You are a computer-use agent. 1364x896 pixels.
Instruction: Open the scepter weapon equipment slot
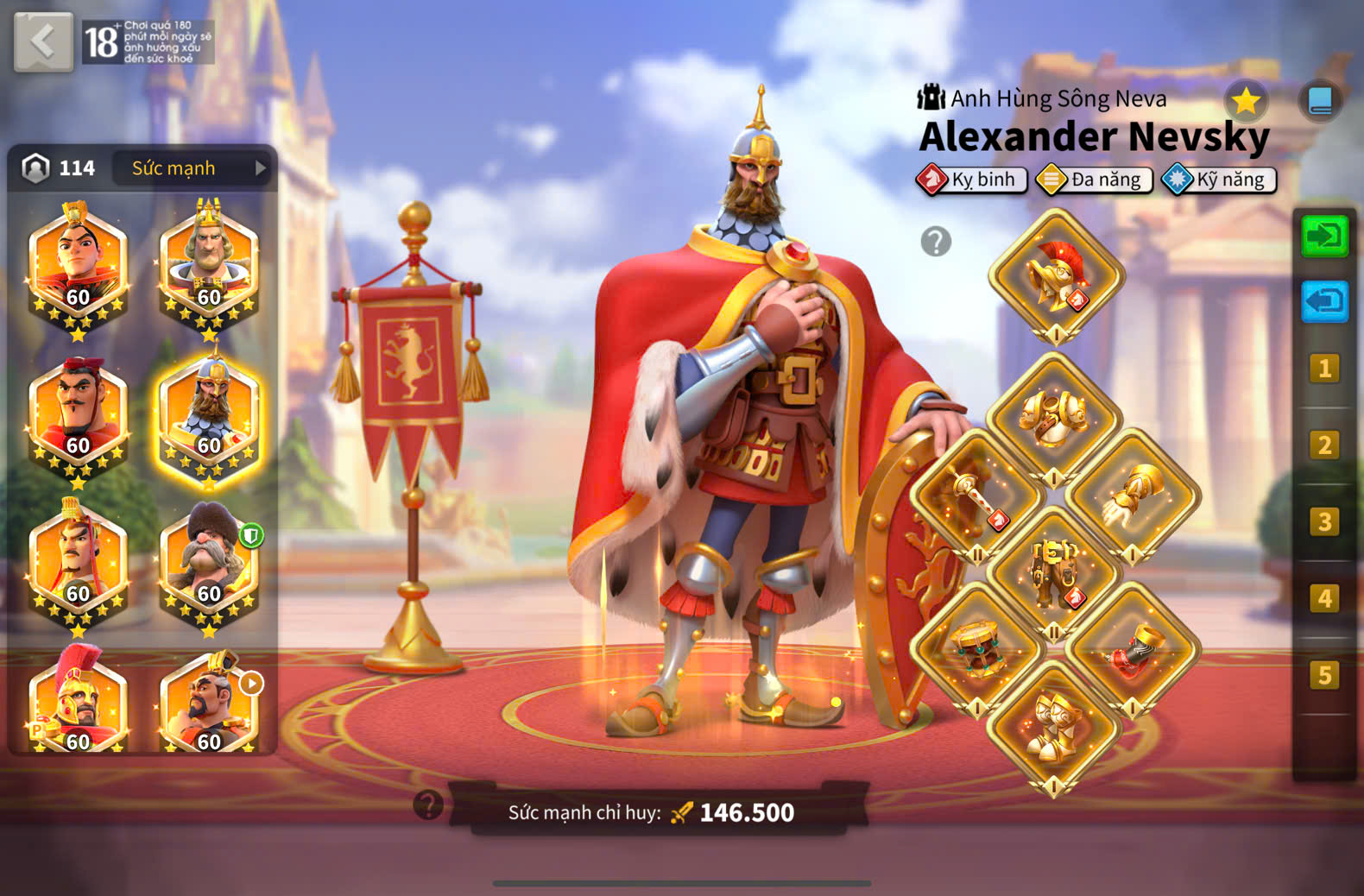point(976,496)
